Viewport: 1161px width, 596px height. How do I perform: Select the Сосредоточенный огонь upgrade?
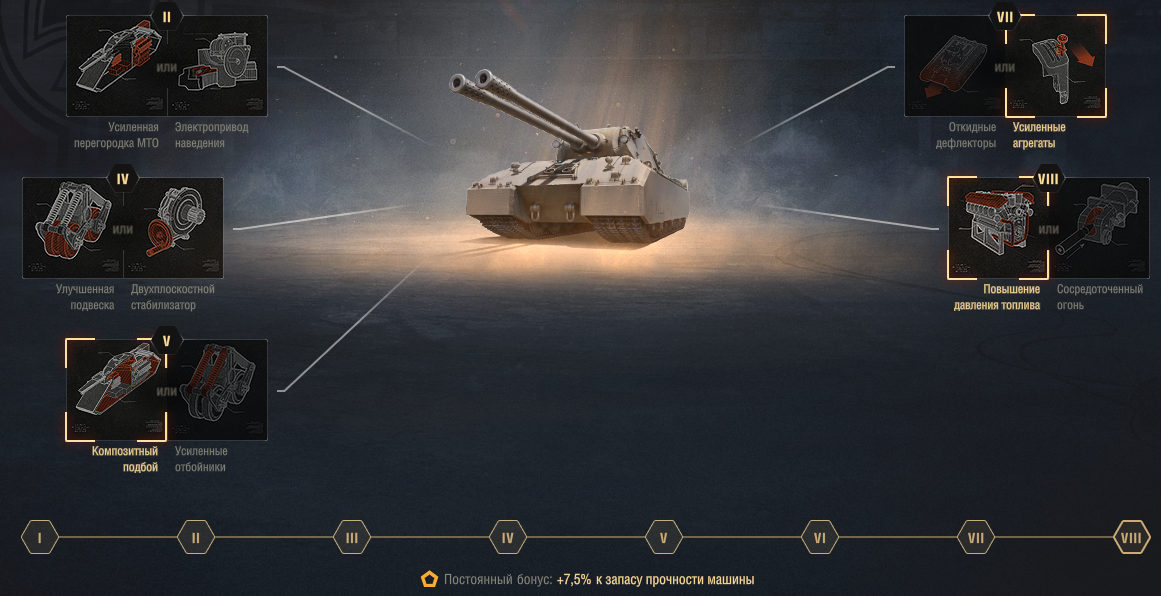coord(1099,228)
